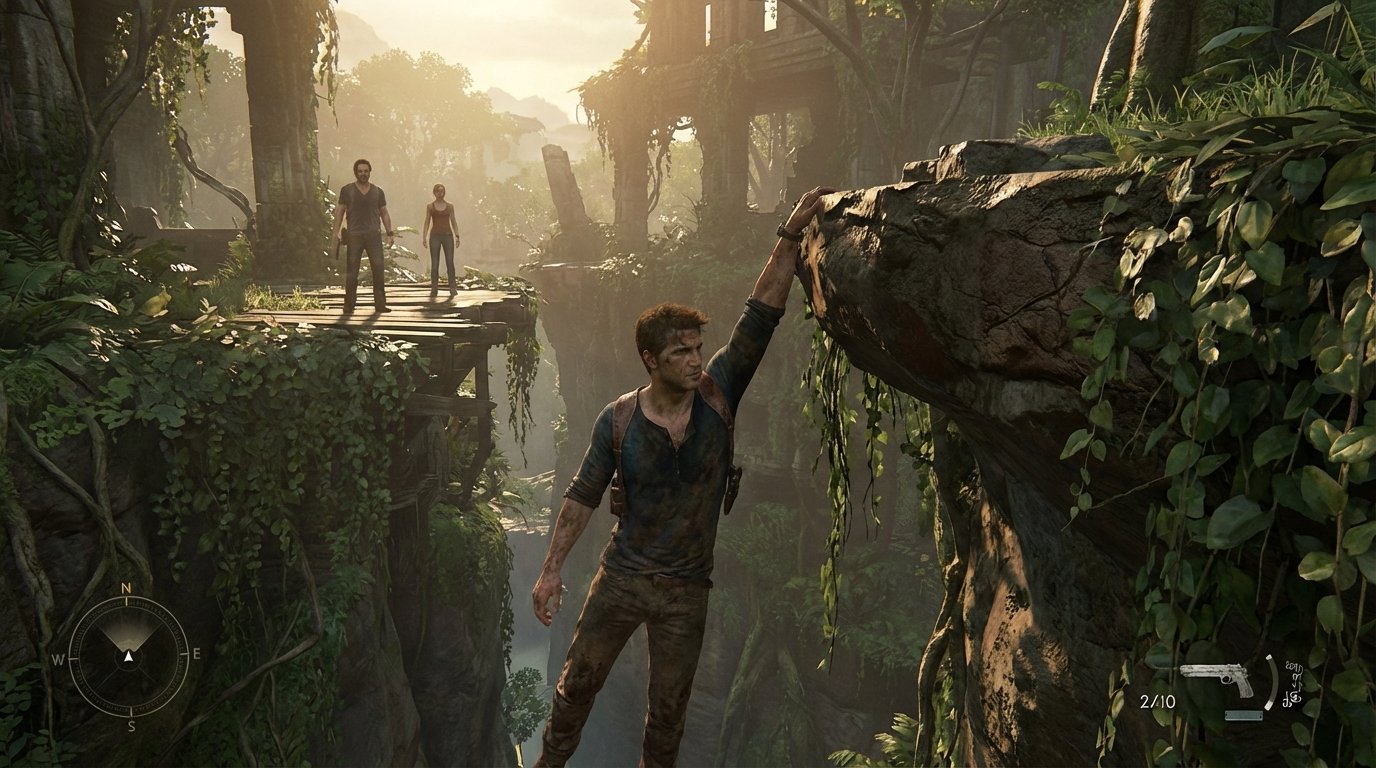The height and width of the screenshot is (768, 1376).
Task: Click the metal nameplate below the pistol icon
Action: coord(1244,715)
